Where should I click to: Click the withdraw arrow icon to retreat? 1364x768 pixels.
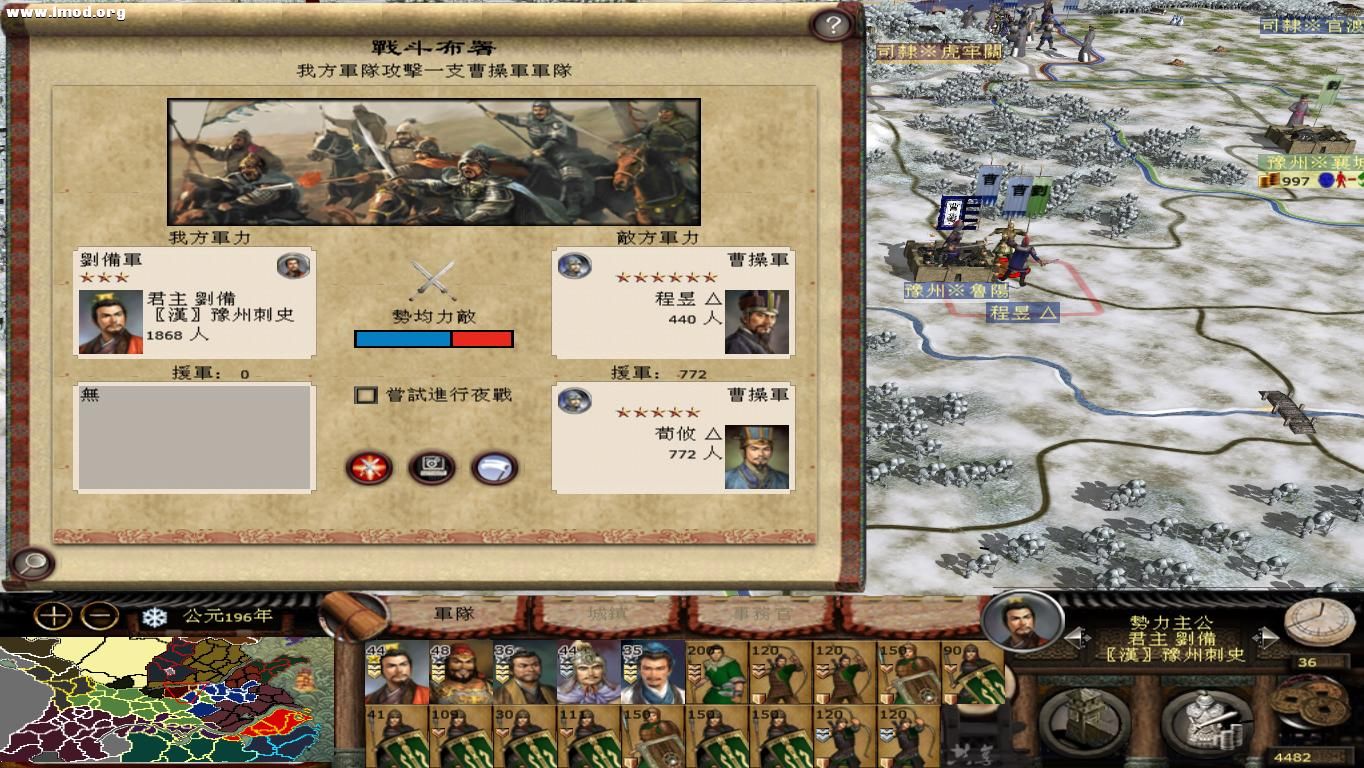click(494, 468)
